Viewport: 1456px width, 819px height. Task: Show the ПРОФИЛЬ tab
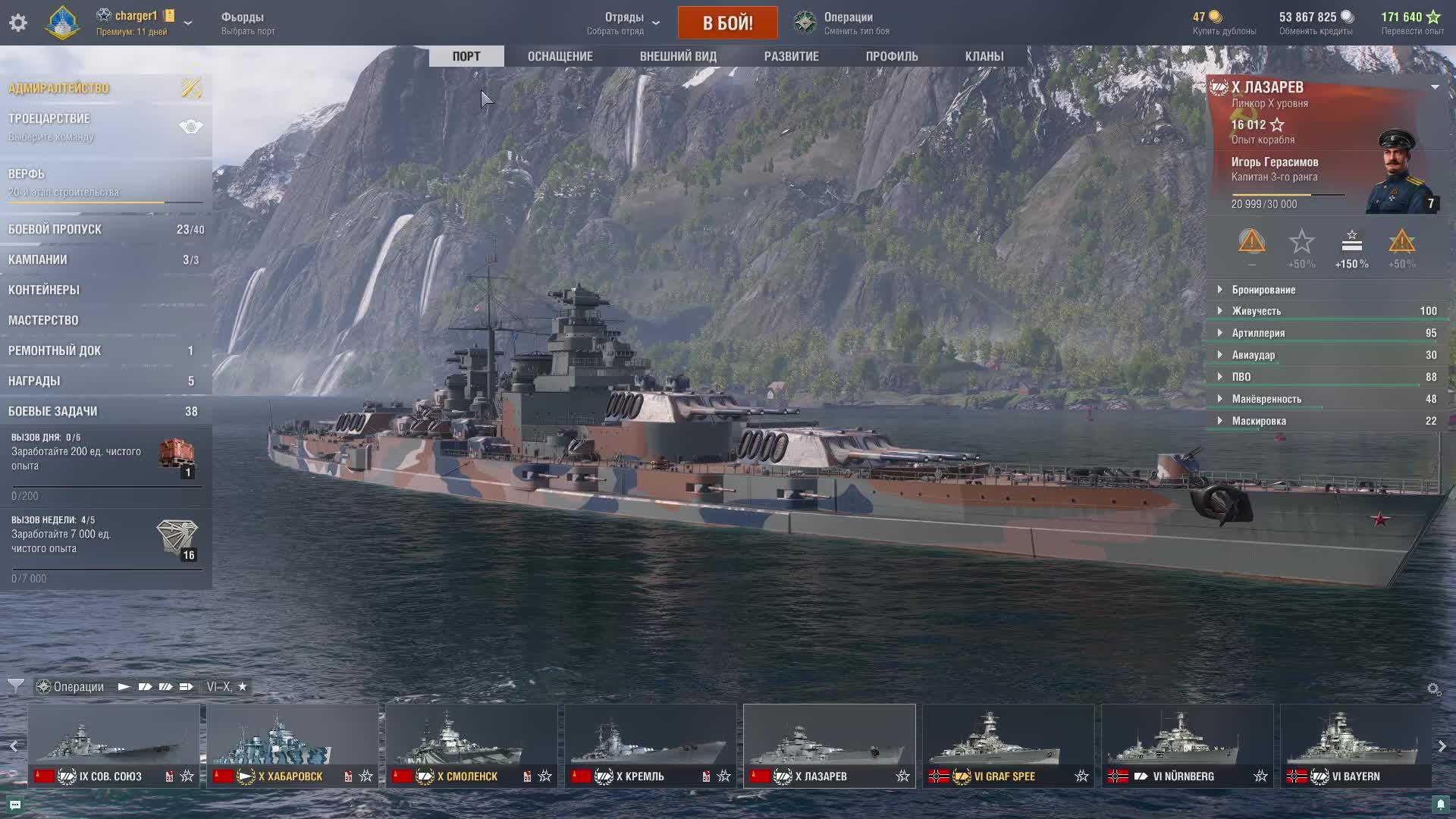click(891, 56)
